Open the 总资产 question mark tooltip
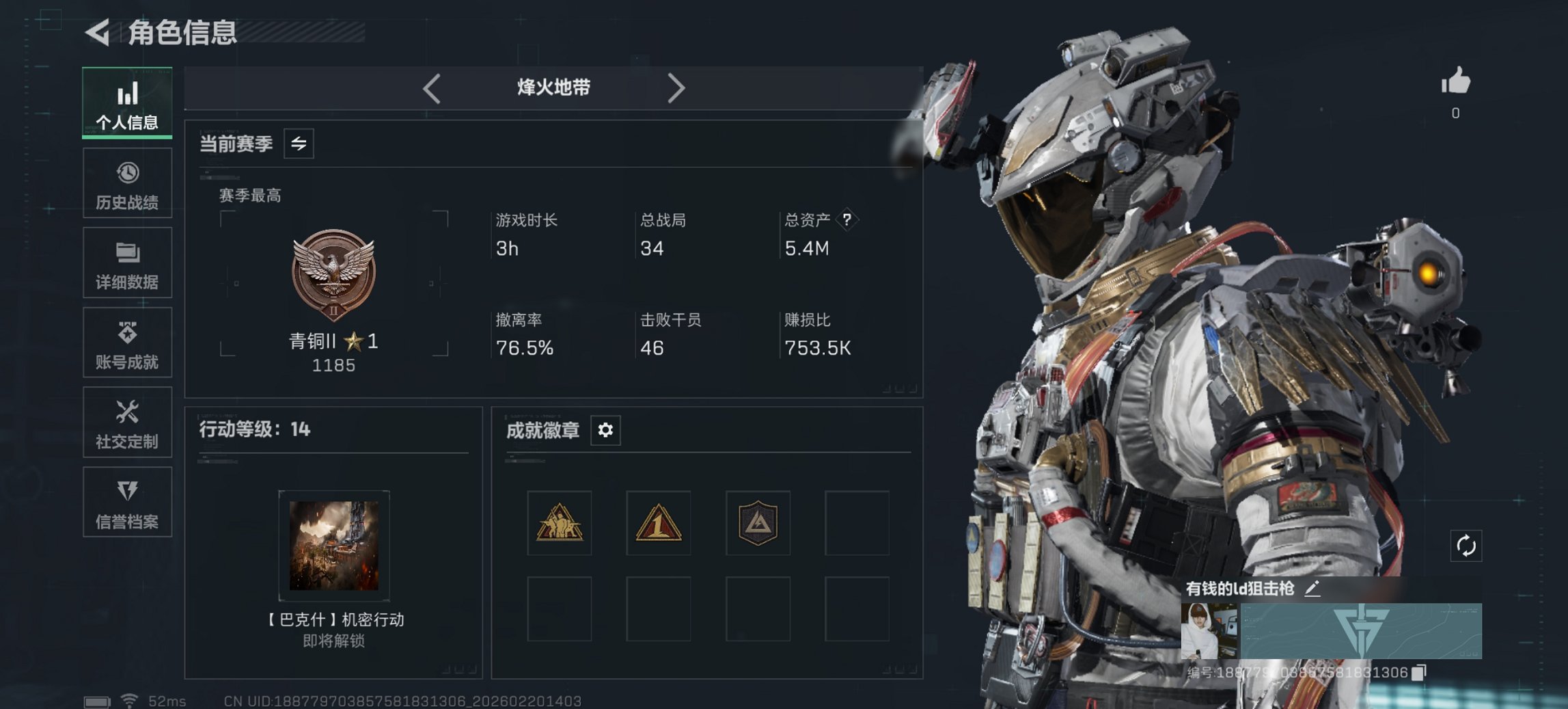Viewport: 1568px width, 709px height. [x=847, y=220]
